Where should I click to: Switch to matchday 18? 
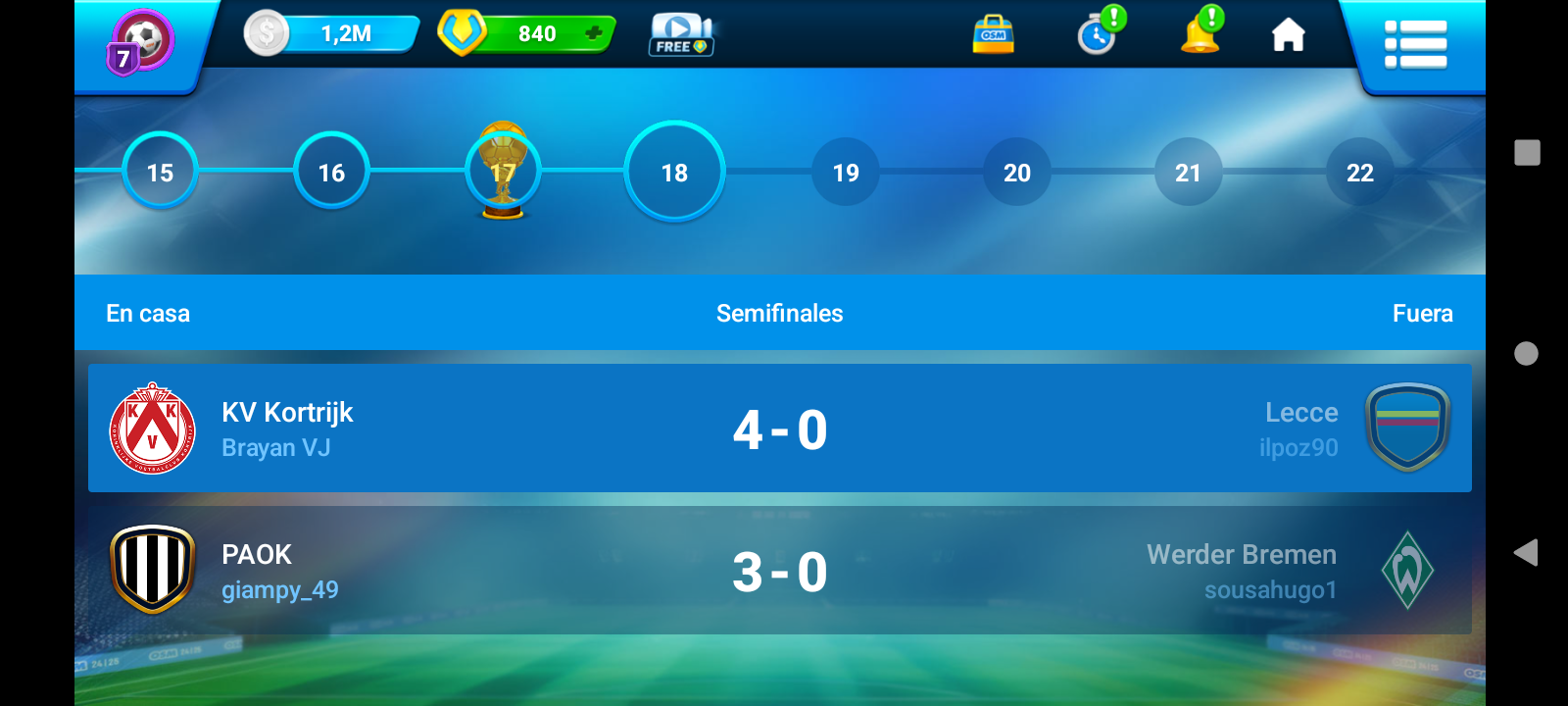coord(674,173)
